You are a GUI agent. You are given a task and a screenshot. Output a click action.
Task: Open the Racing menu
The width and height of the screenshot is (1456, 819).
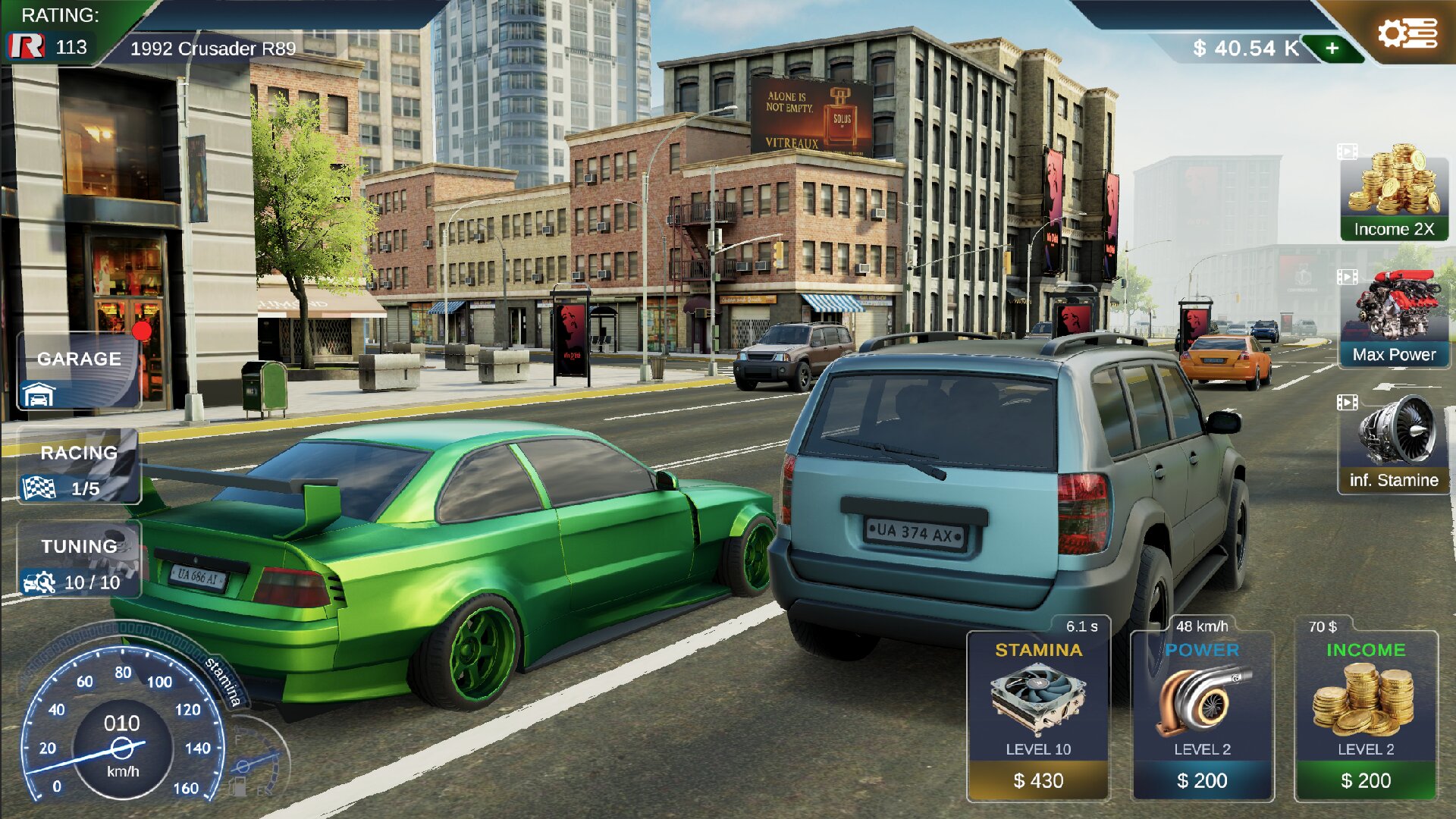pyautogui.click(x=79, y=467)
